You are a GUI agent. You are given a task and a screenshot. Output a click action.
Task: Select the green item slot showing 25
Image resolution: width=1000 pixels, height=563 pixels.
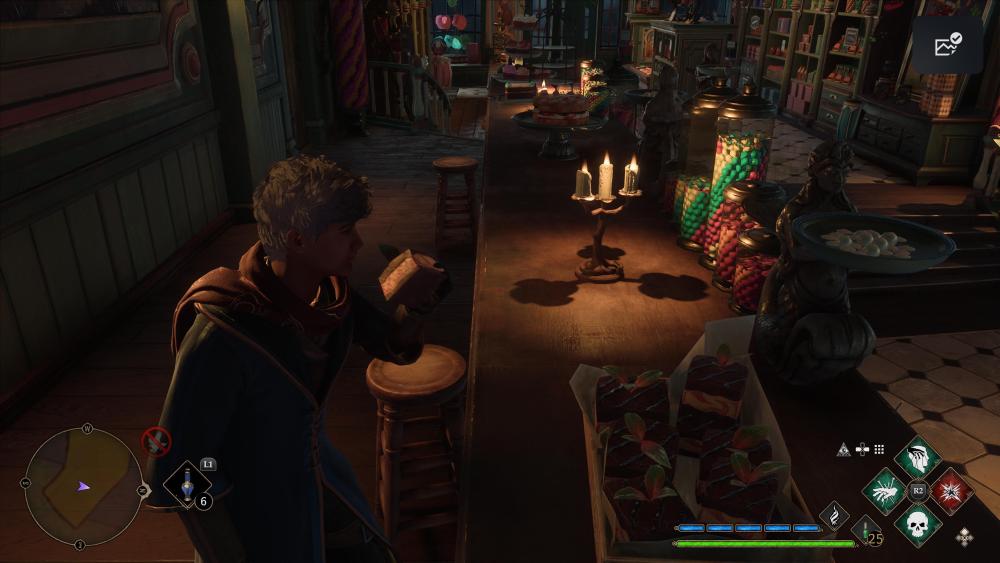[865, 530]
